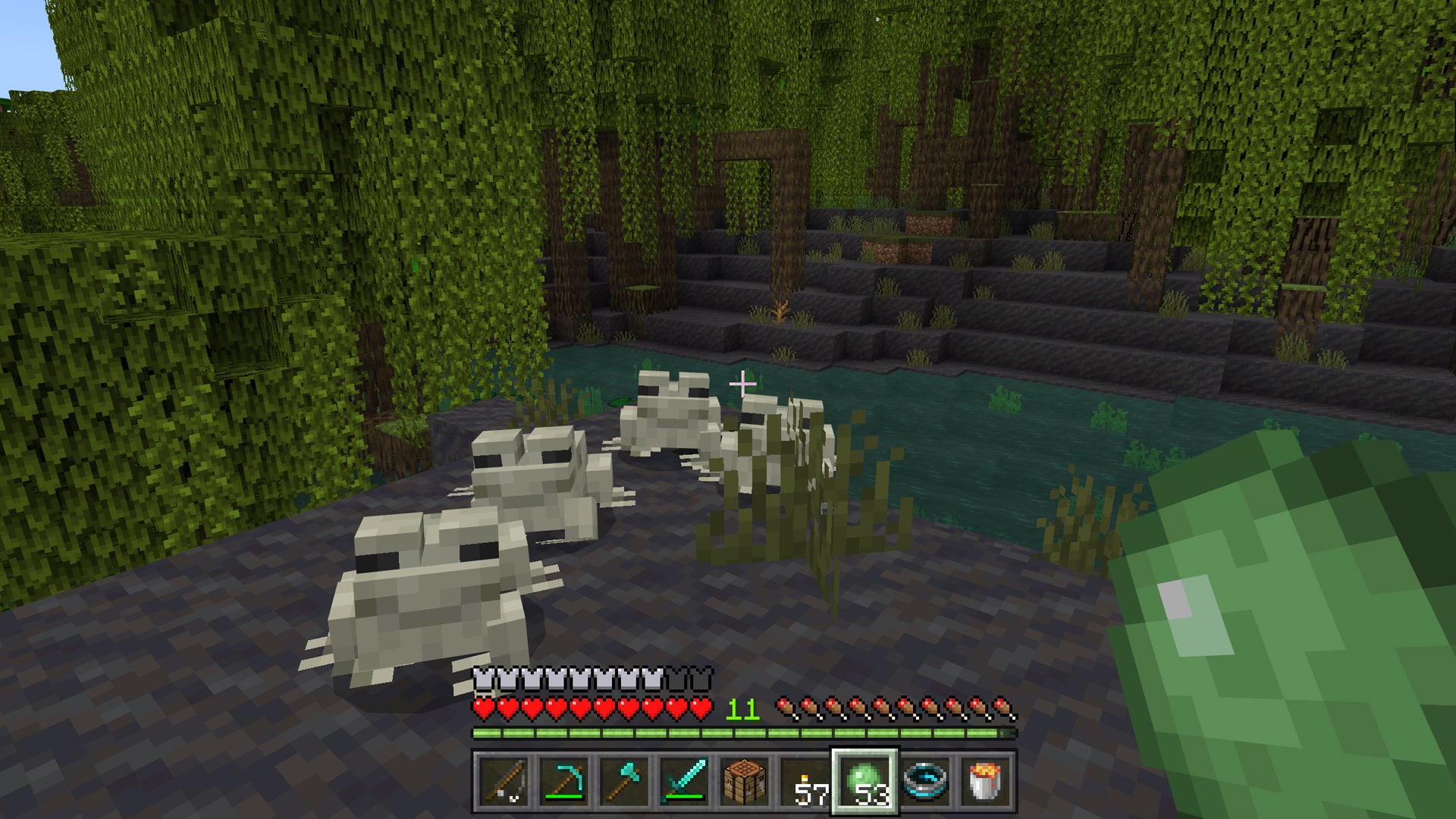
Task: Pick the torch stack of 57
Action: [805, 781]
